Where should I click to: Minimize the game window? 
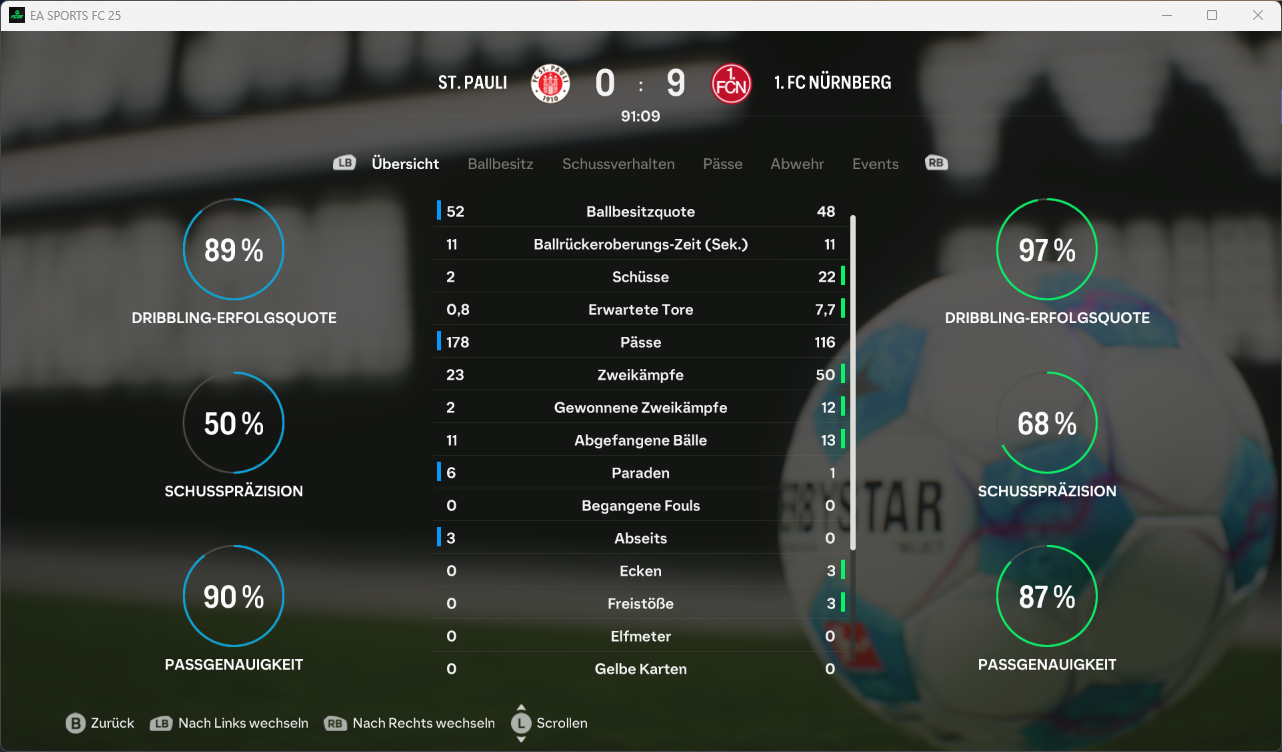(1166, 15)
